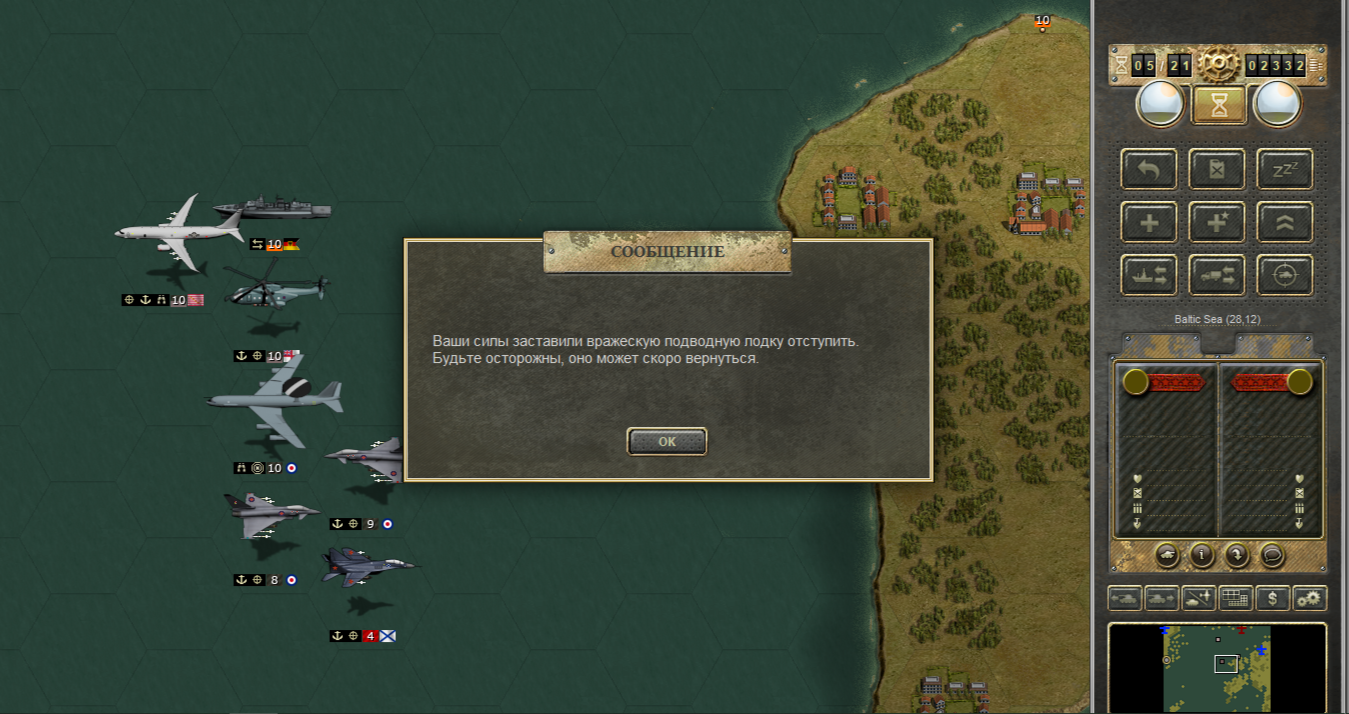The height and width of the screenshot is (714, 1349).
Task: Upgrade the unit with the chevrons button
Action: click(x=1284, y=222)
